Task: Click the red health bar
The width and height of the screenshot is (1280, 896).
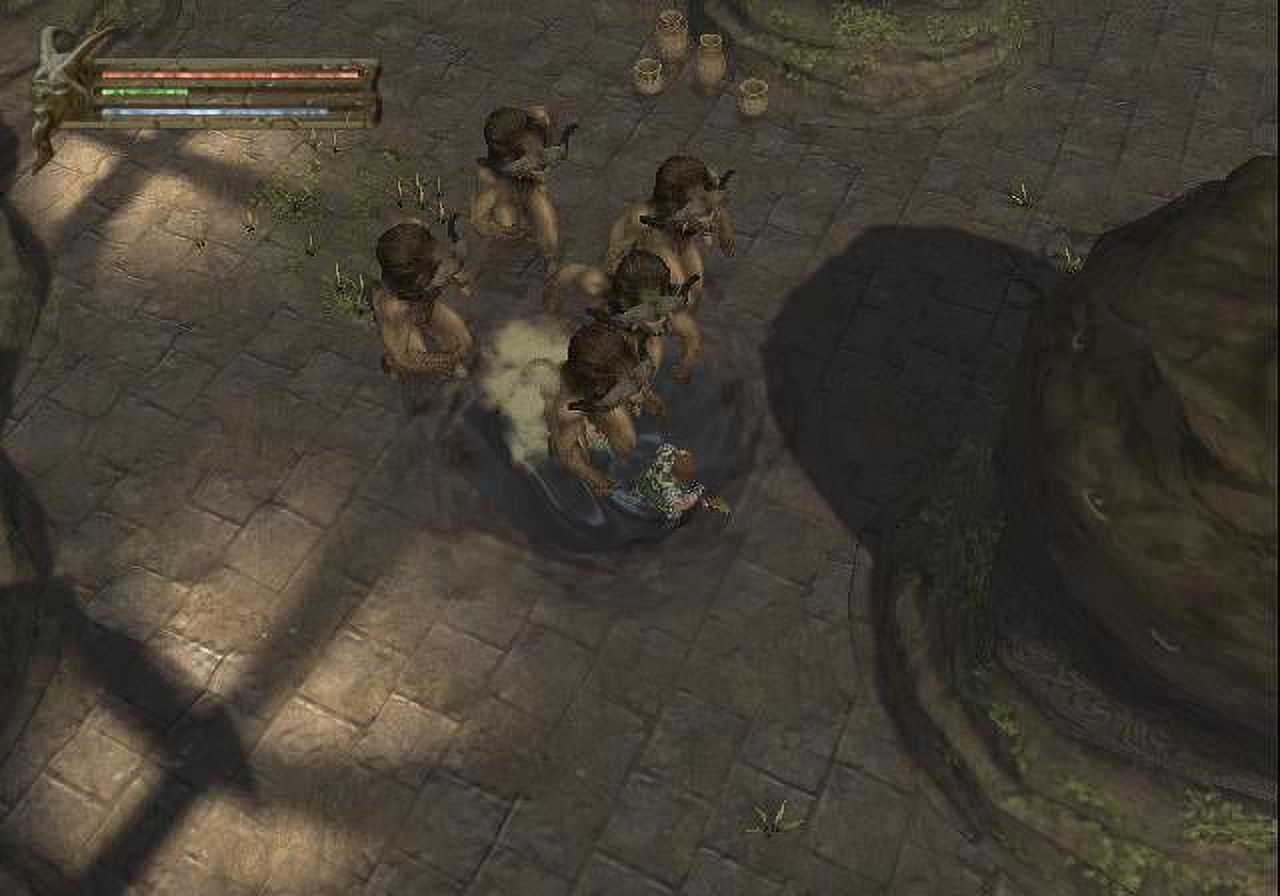Action: point(230,75)
